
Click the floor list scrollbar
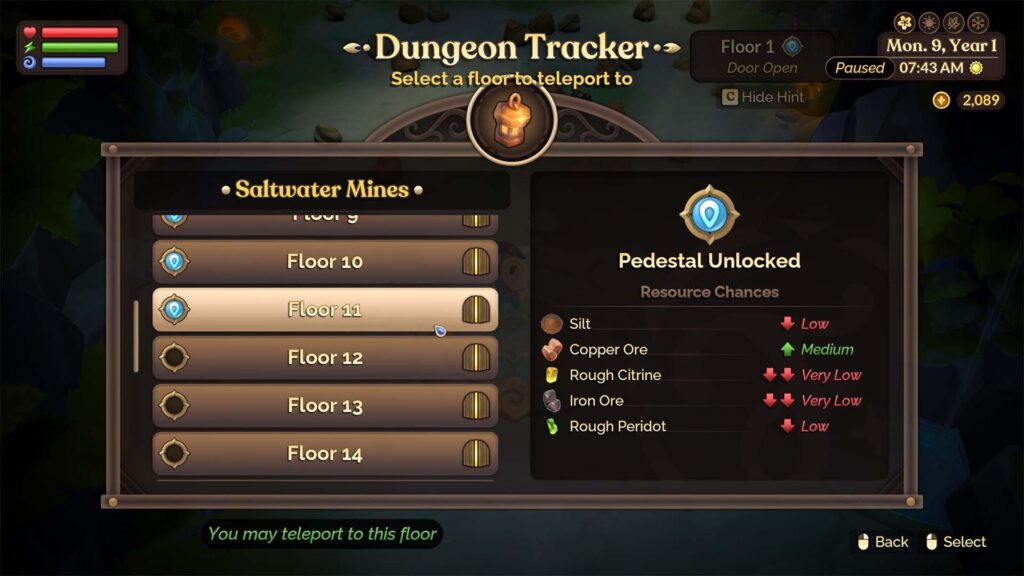[137, 336]
